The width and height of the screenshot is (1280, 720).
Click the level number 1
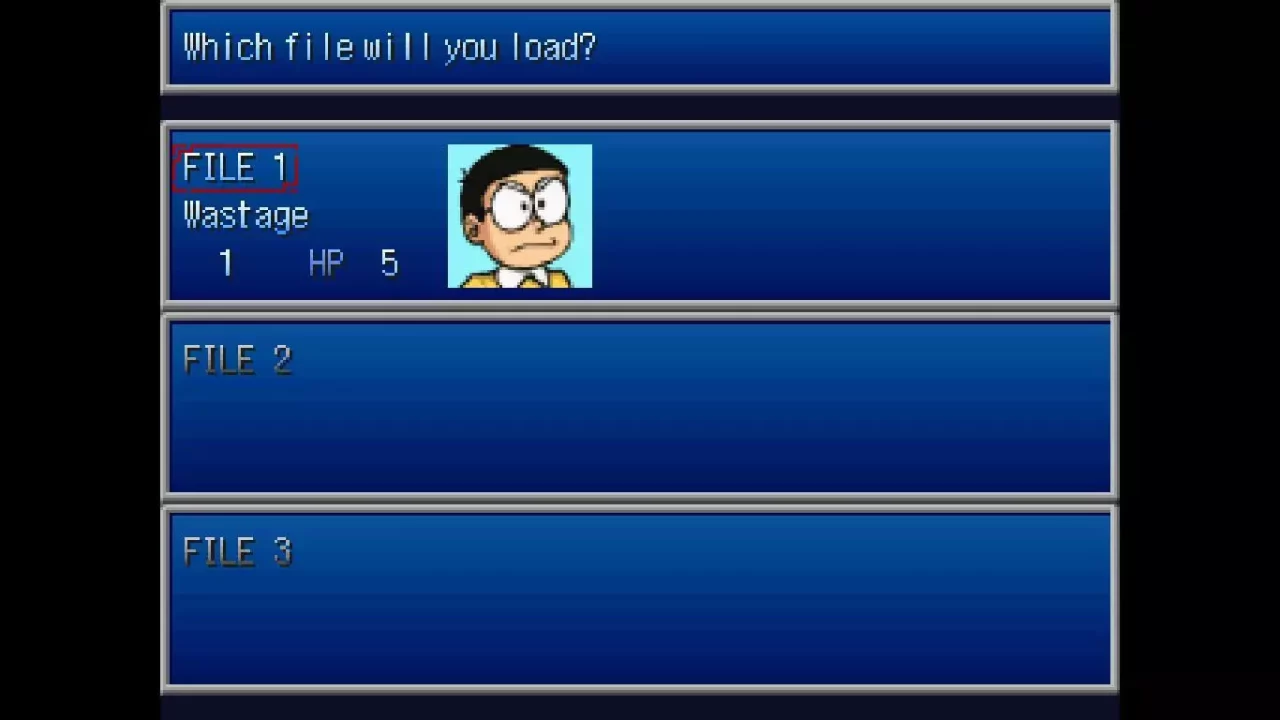225,262
